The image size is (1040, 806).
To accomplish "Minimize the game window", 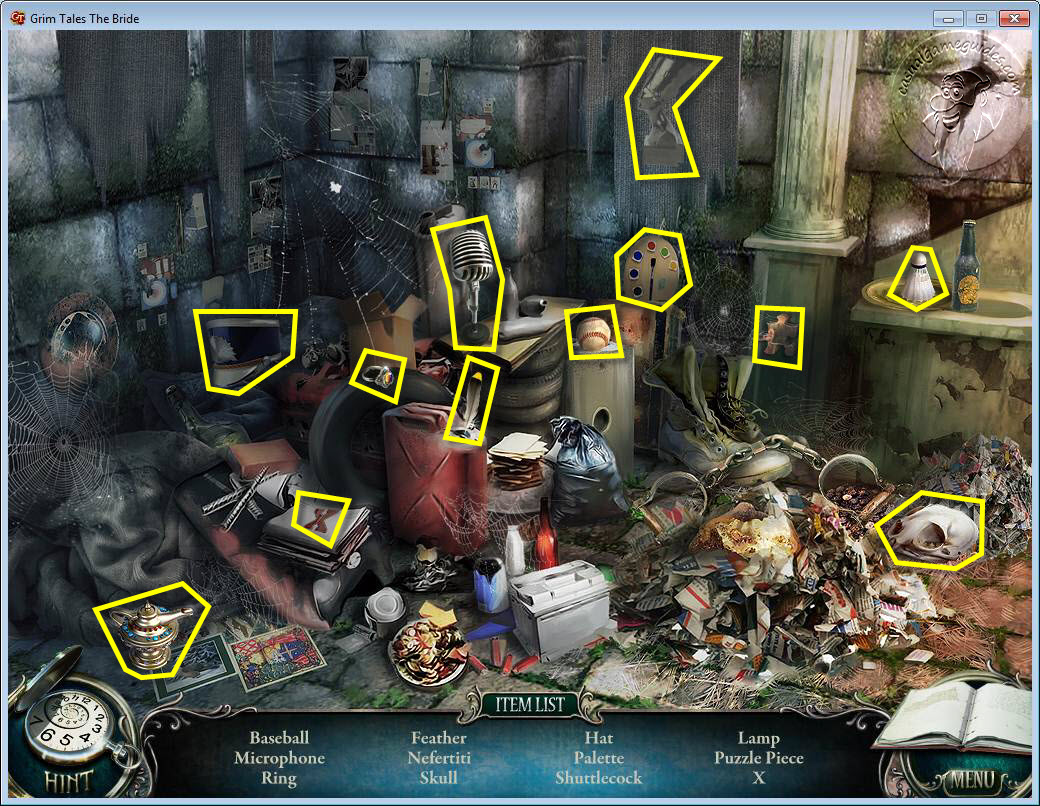I will point(948,18).
